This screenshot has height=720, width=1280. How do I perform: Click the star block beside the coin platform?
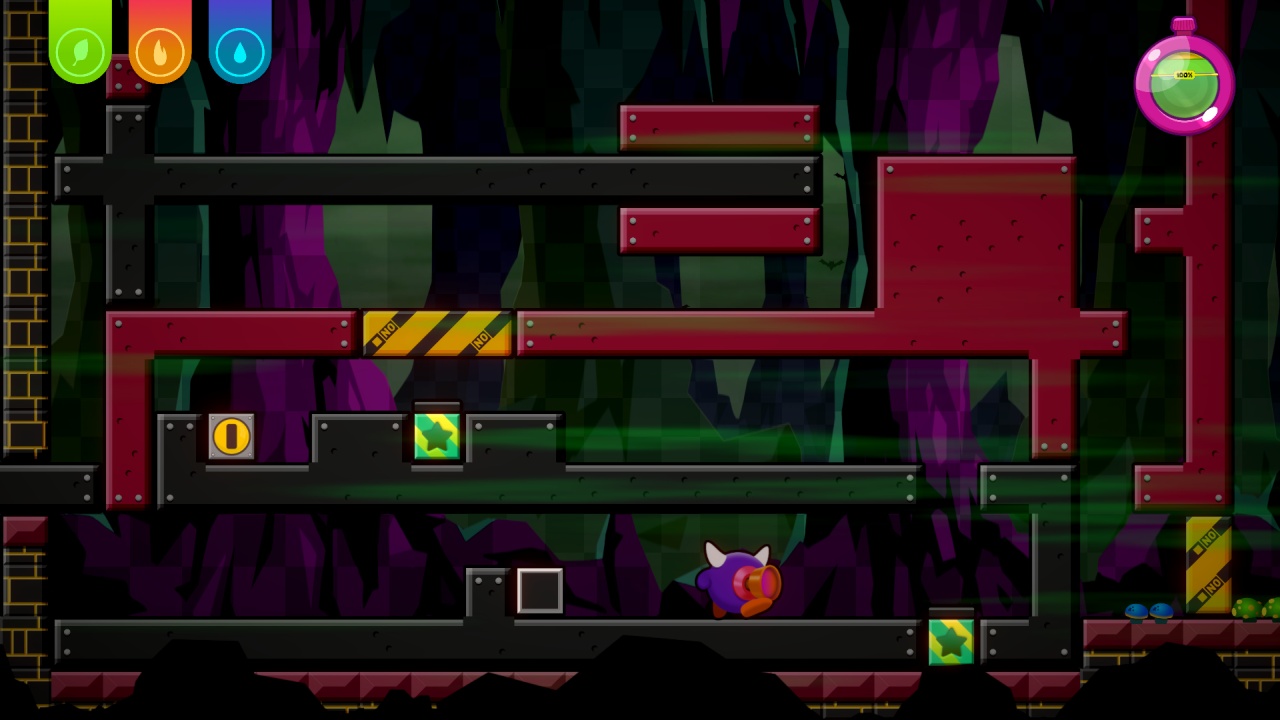pyautogui.click(x=437, y=438)
